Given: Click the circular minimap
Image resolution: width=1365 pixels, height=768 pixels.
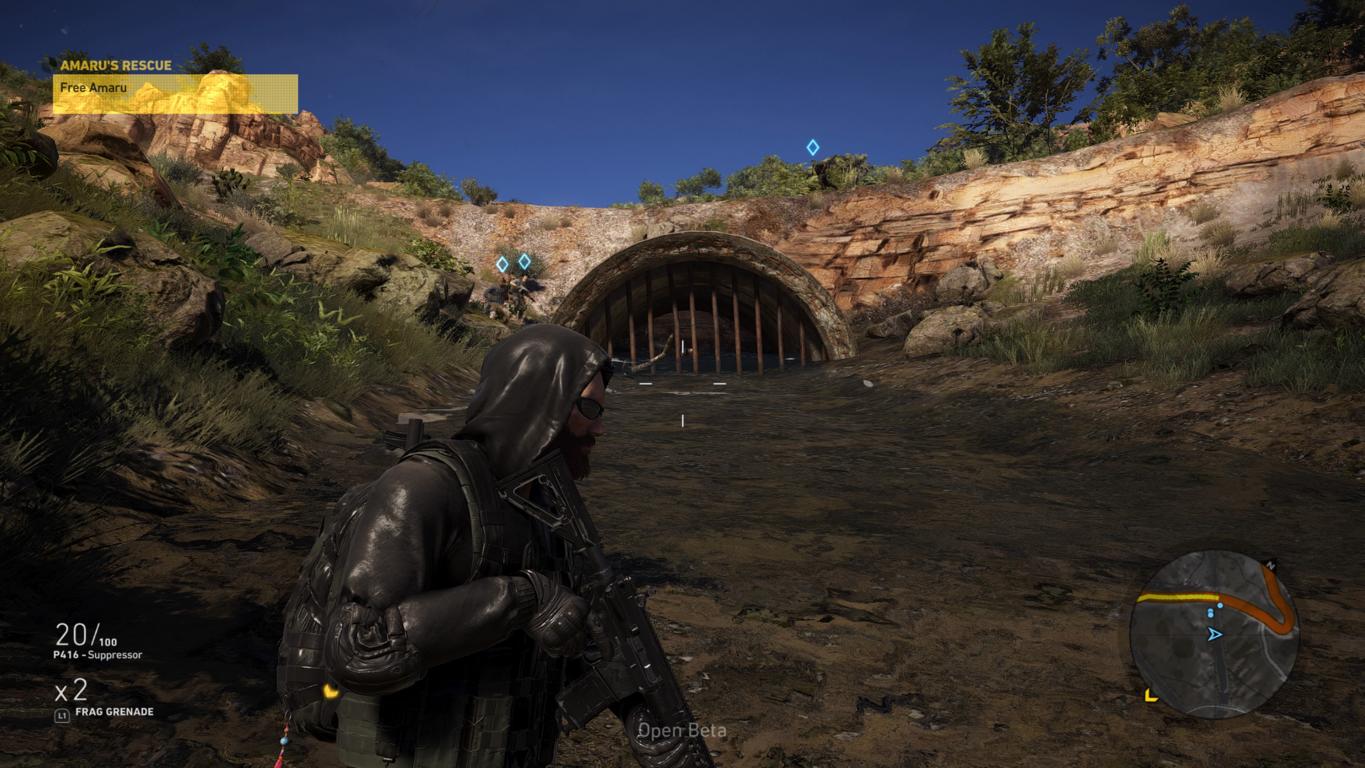Looking at the screenshot, I should (1213, 633).
